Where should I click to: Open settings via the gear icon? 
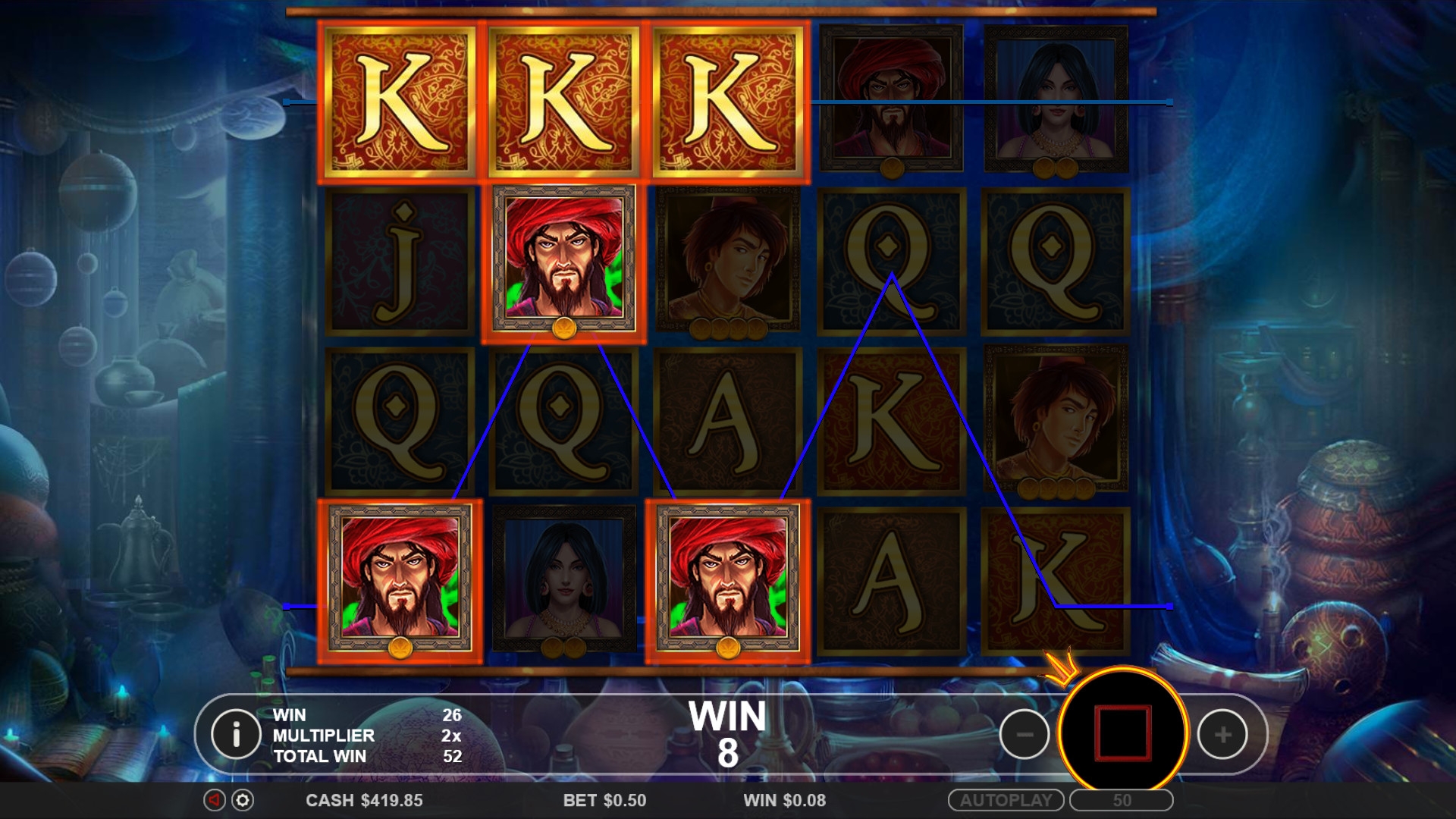(x=243, y=800)
